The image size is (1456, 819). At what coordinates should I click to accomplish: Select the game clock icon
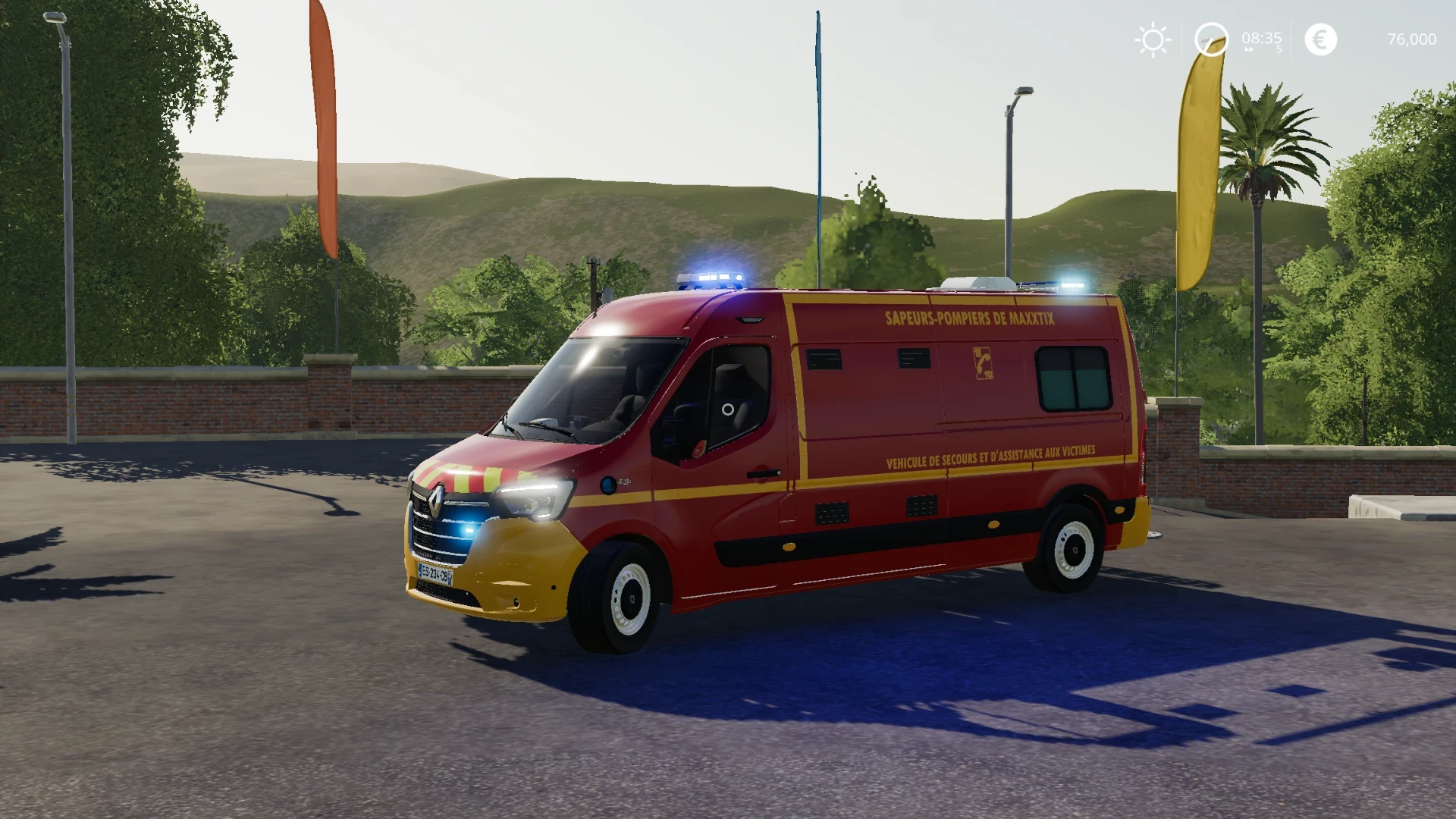pos(1210,39)
